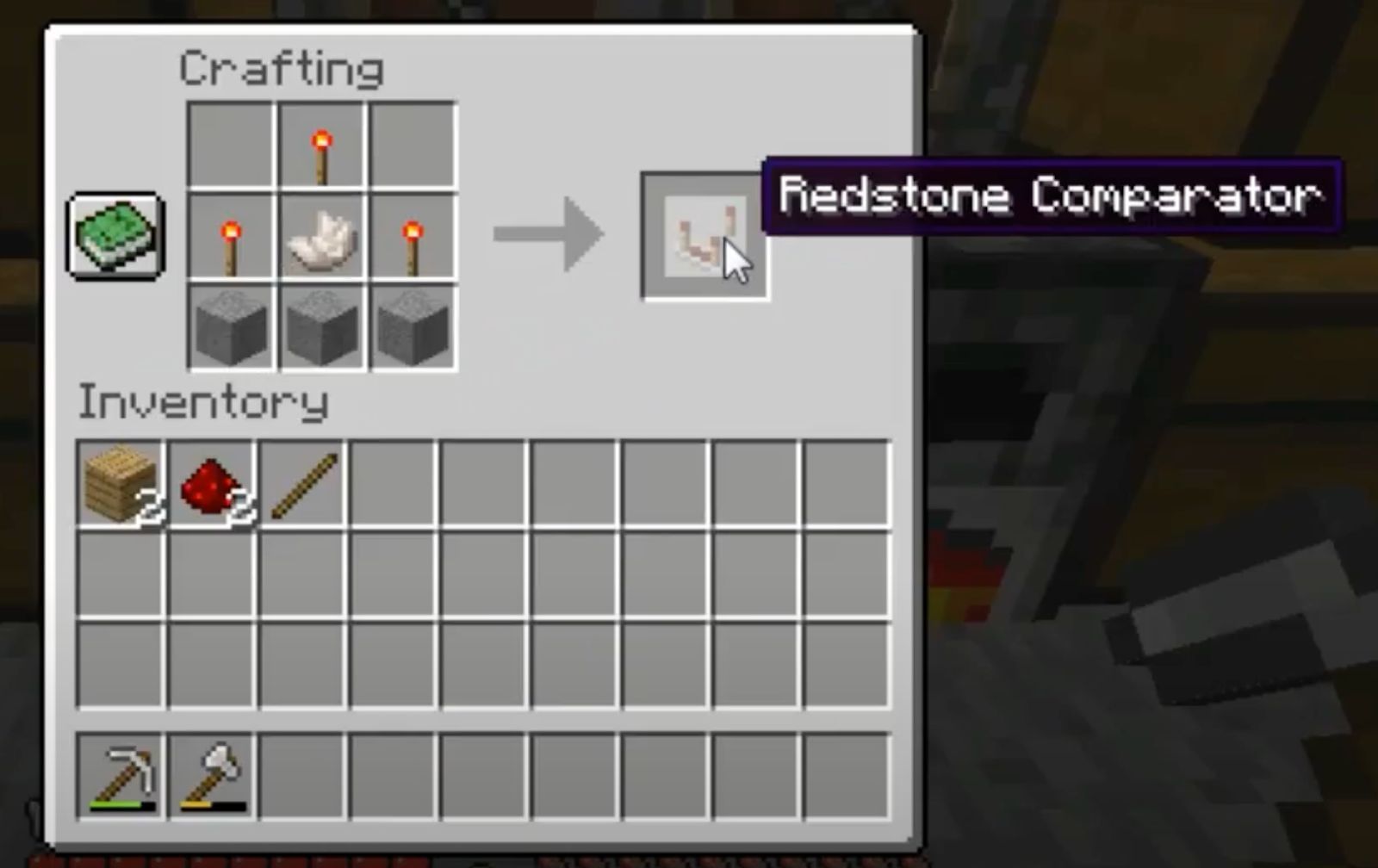Grab the right redstone torch ingredient
This screenshot has height=868, width=1378.
pos(413,234)
